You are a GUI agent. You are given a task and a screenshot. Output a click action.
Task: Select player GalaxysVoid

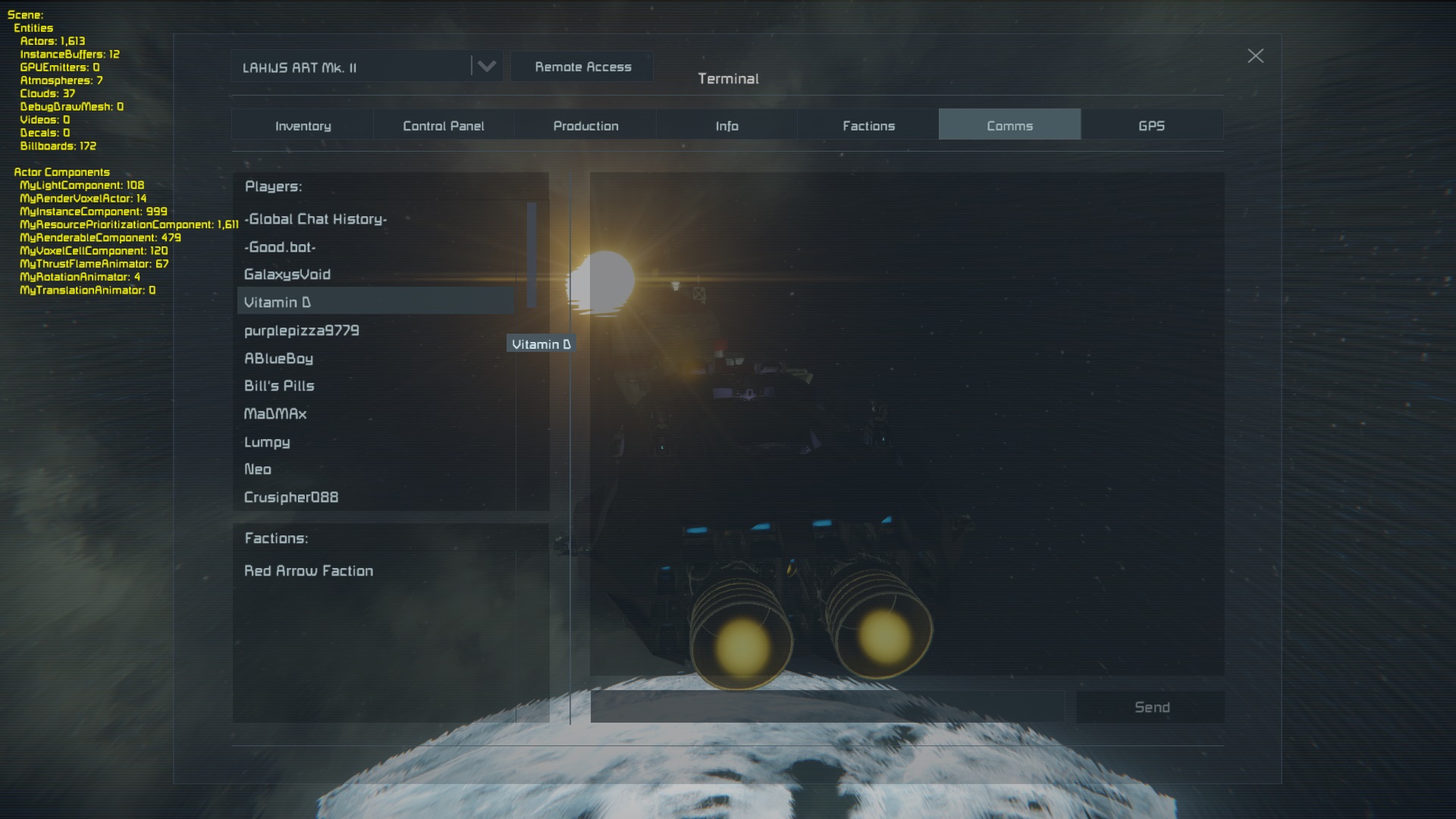point(287,275)
